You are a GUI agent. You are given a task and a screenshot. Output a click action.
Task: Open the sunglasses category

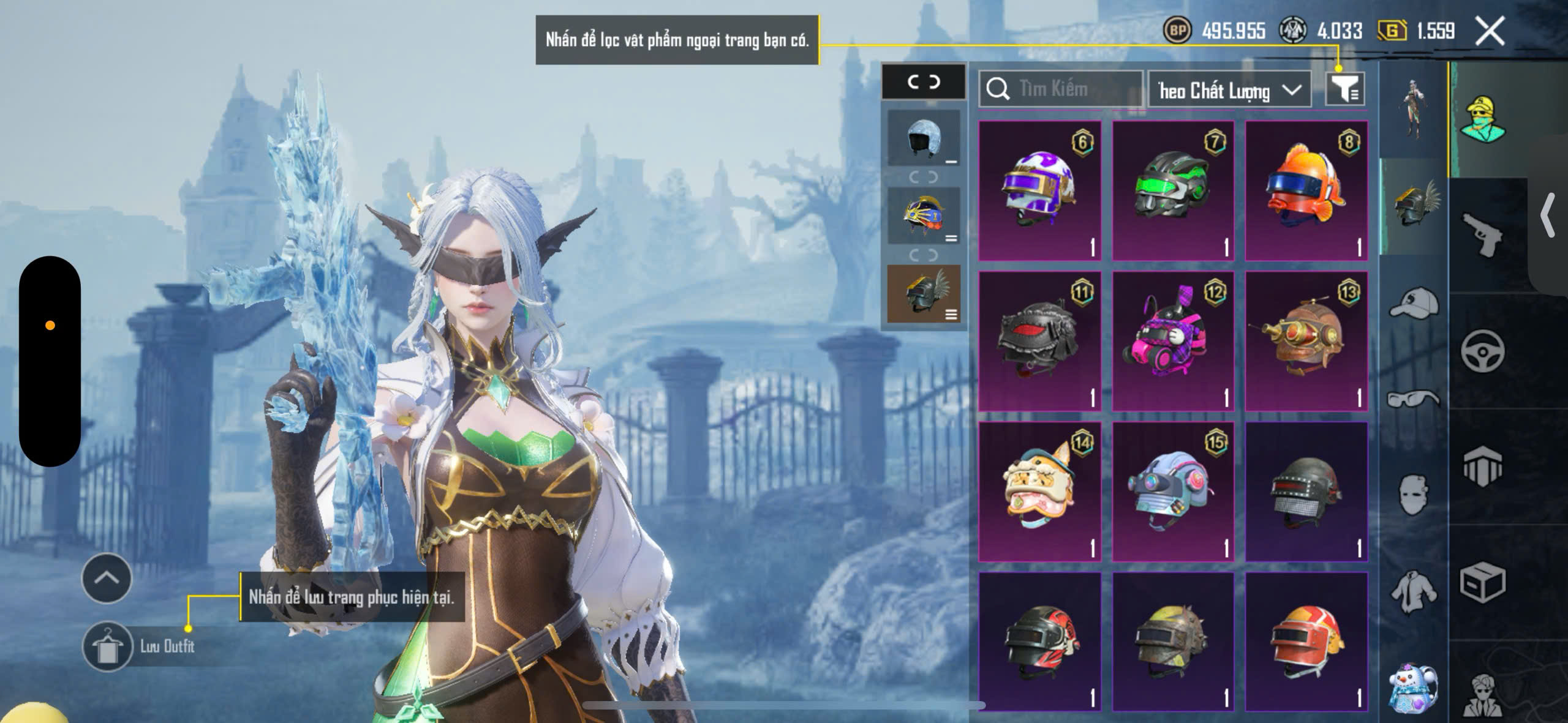coord(1414,399)
